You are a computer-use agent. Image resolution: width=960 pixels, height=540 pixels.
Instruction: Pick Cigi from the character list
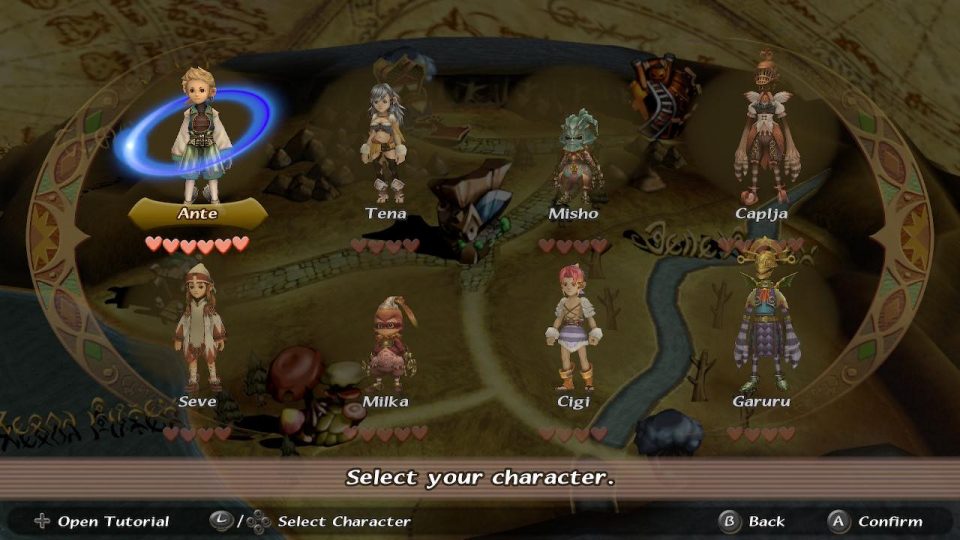click(573, 330)
